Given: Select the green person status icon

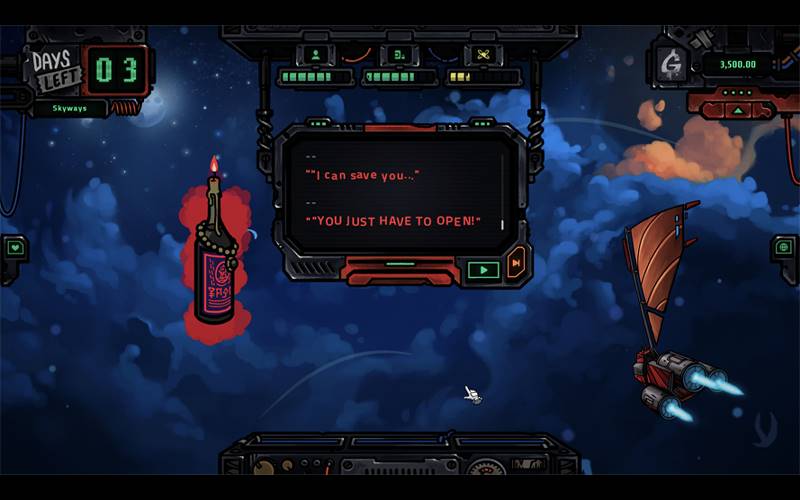Looking at the screenshot, I should [316, 54].
